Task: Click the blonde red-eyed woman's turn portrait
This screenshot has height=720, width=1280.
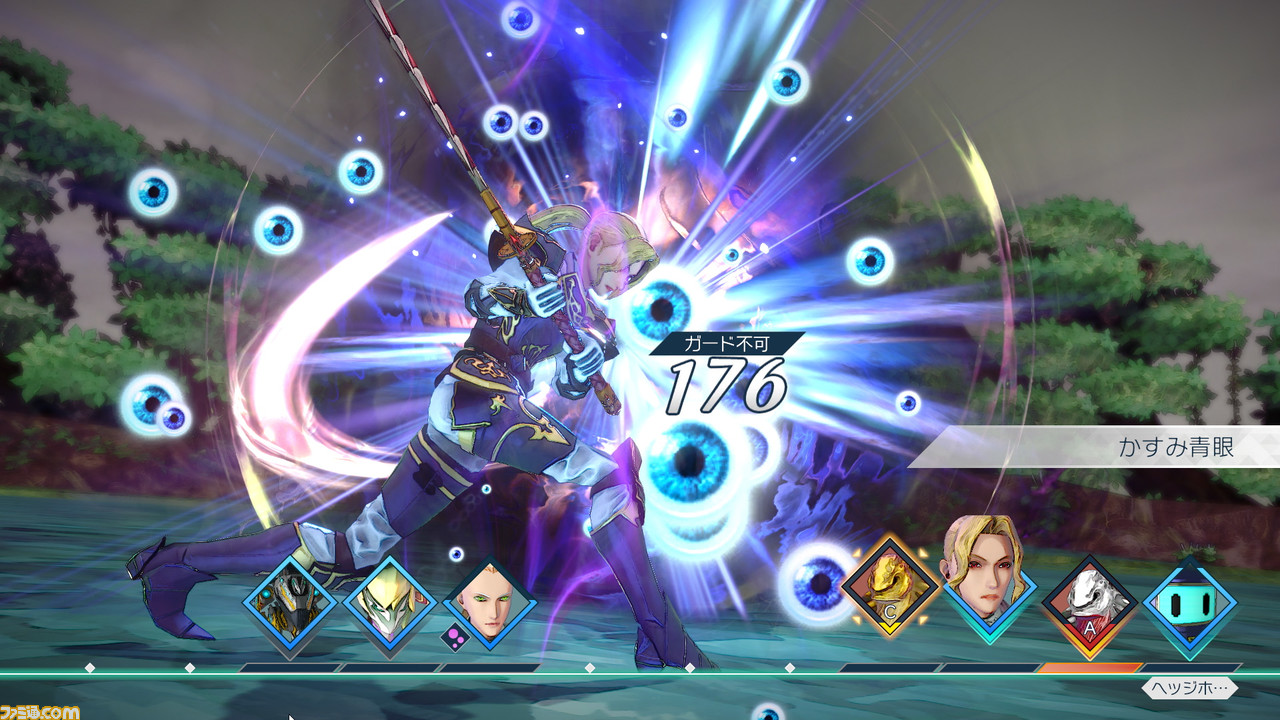Action: pos(988,575)
